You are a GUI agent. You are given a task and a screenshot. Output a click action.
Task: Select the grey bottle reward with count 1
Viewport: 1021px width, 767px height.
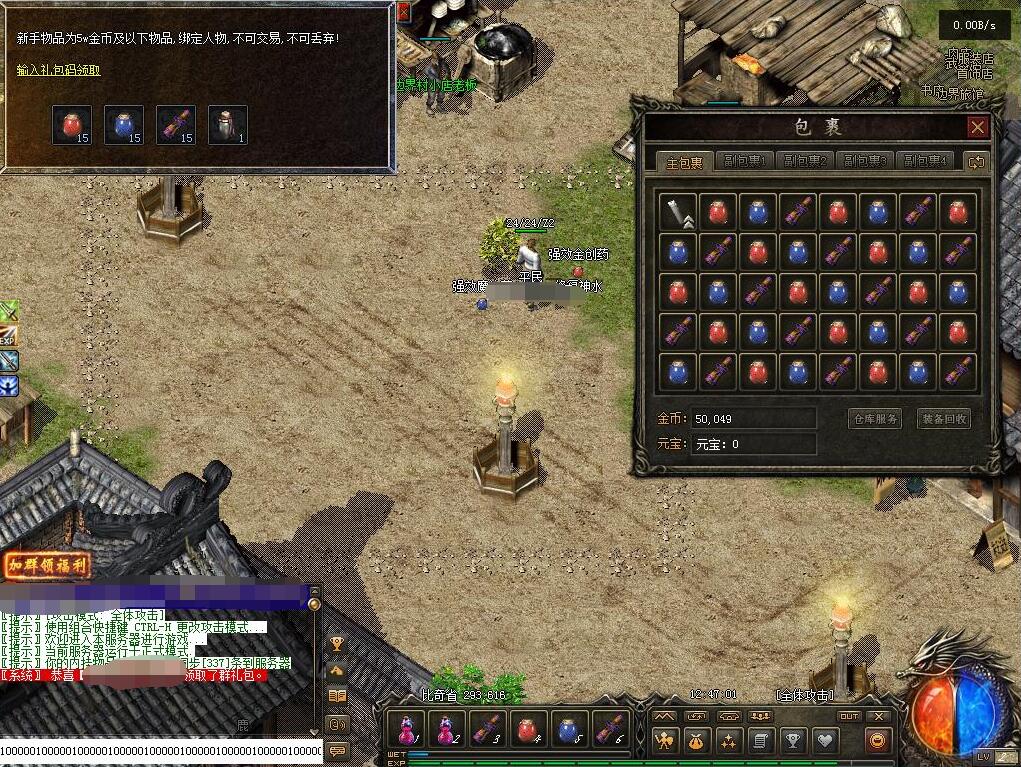click(227, 124)
